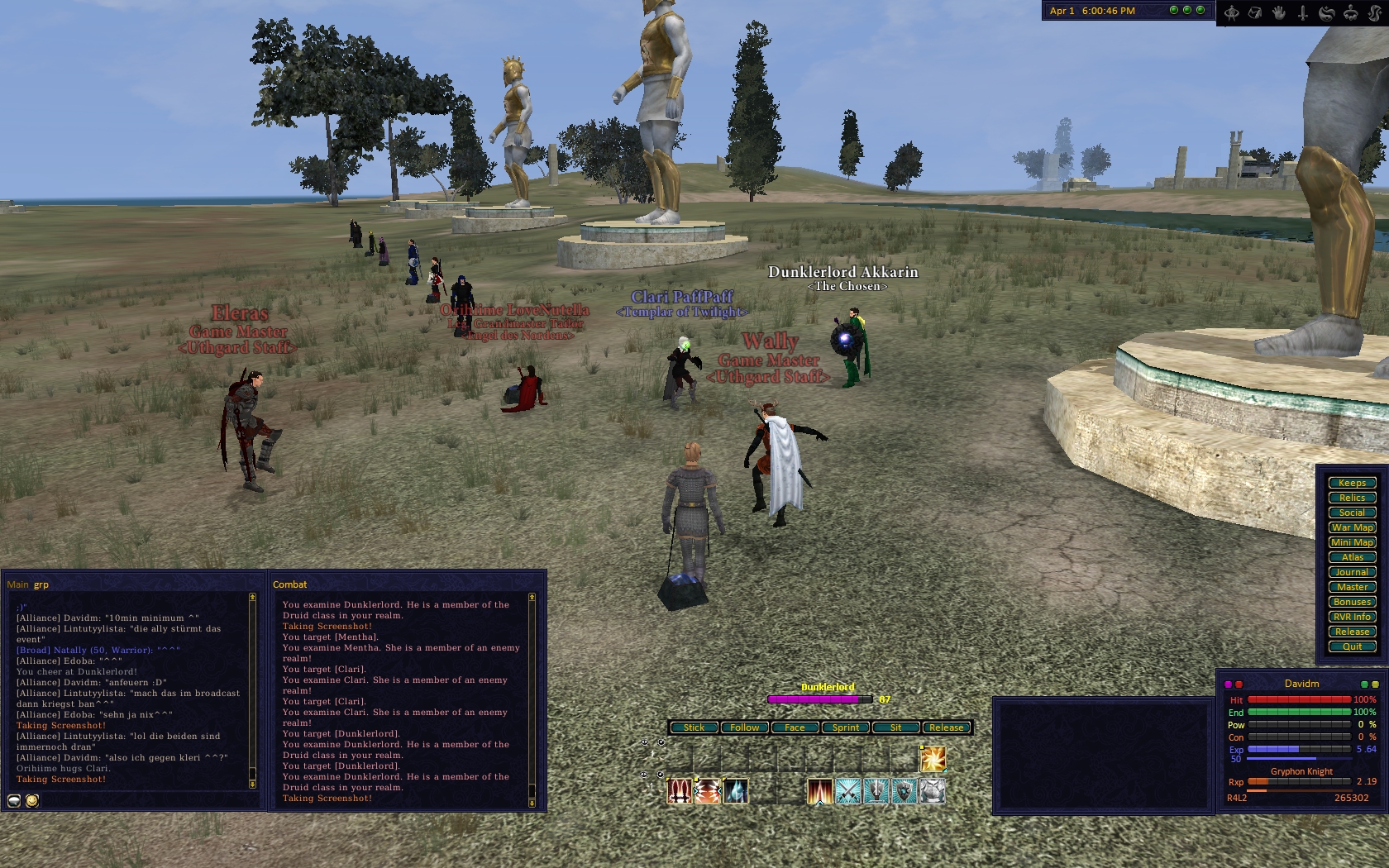Screen dimensions: 1389x868
Task: Toggle the Mini Map button
Action: point(1352,542)
